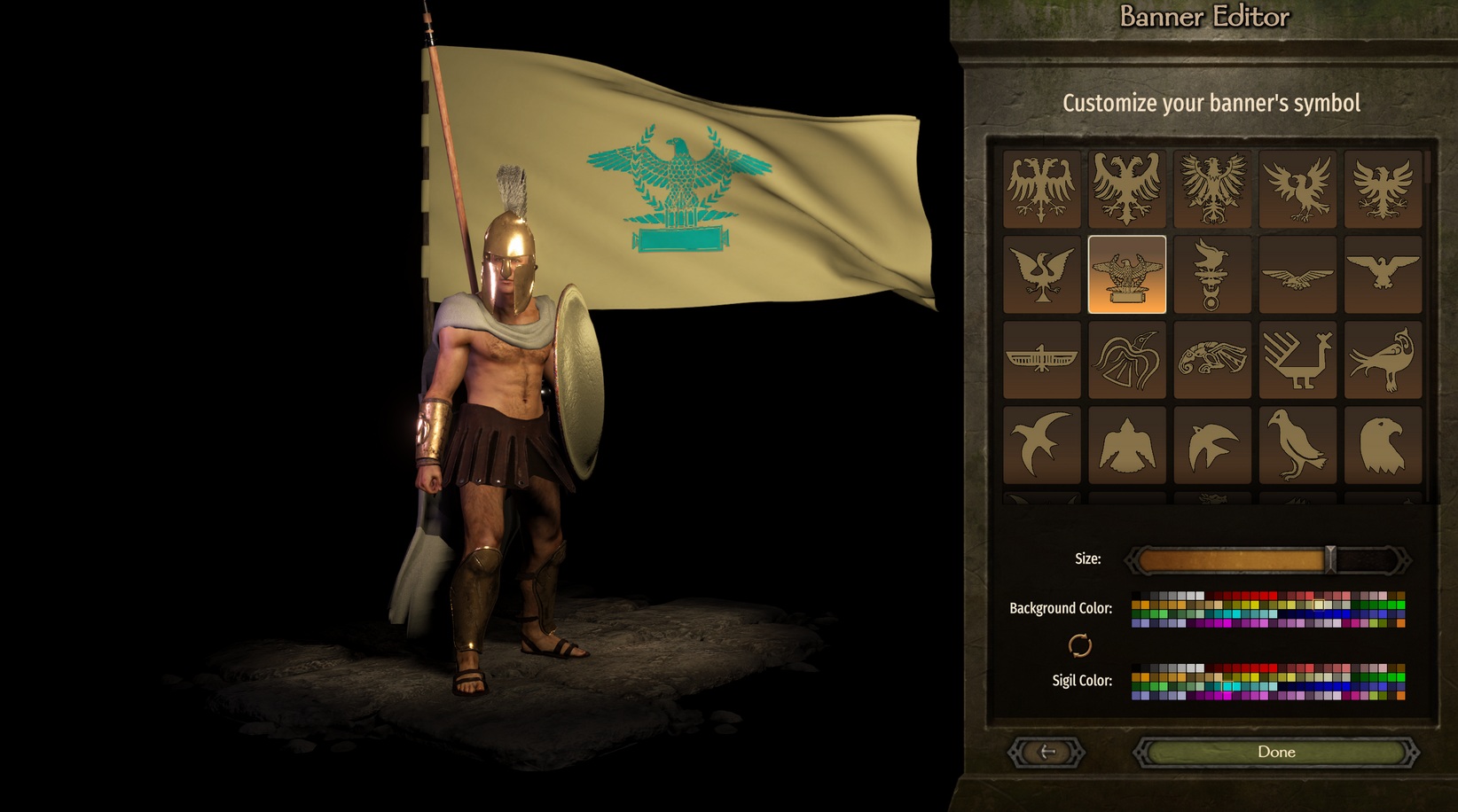Click the Background Color palette

click(x=1268, y=609)
